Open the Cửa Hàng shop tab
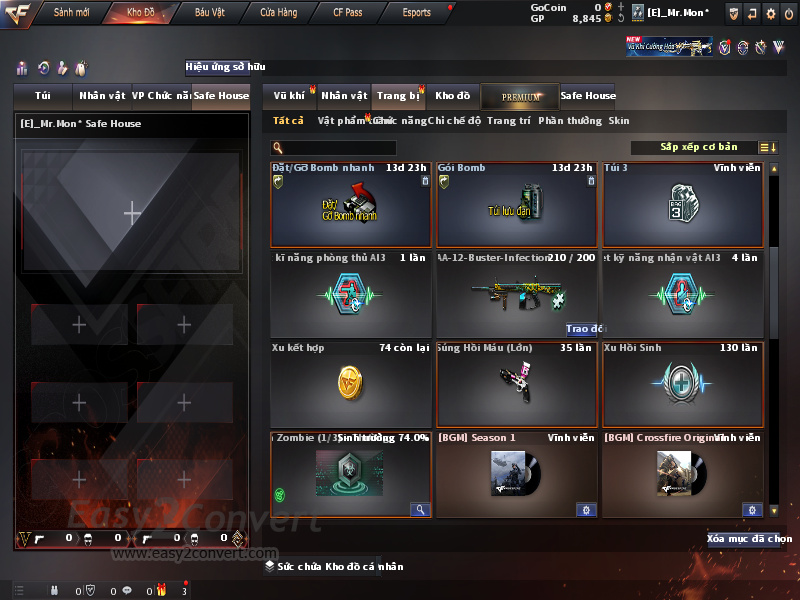 (x=278, y=13)
